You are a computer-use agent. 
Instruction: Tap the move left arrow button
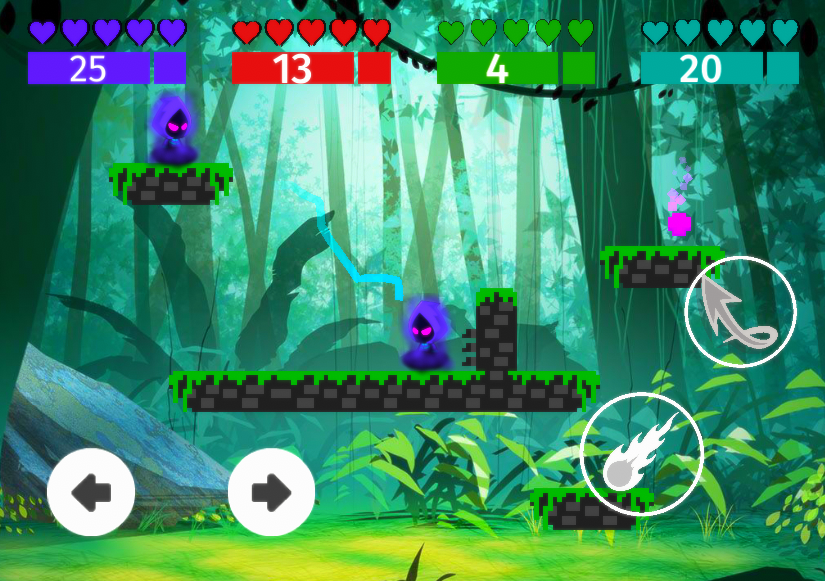(91, 491)
